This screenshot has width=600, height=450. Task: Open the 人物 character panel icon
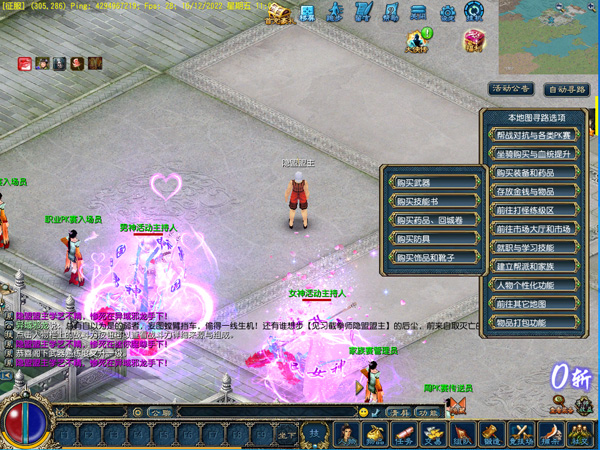[x=347, y=435]
